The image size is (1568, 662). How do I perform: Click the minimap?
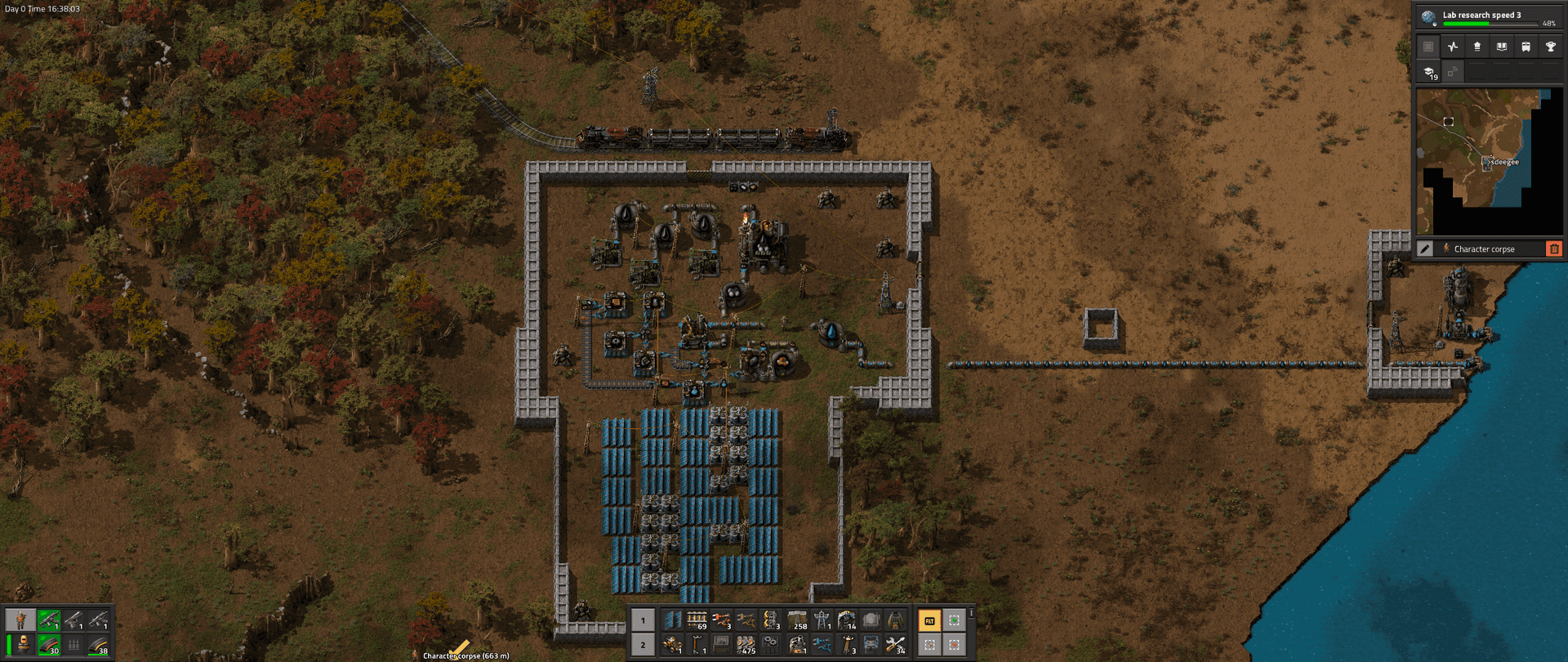click(1477, 162)
